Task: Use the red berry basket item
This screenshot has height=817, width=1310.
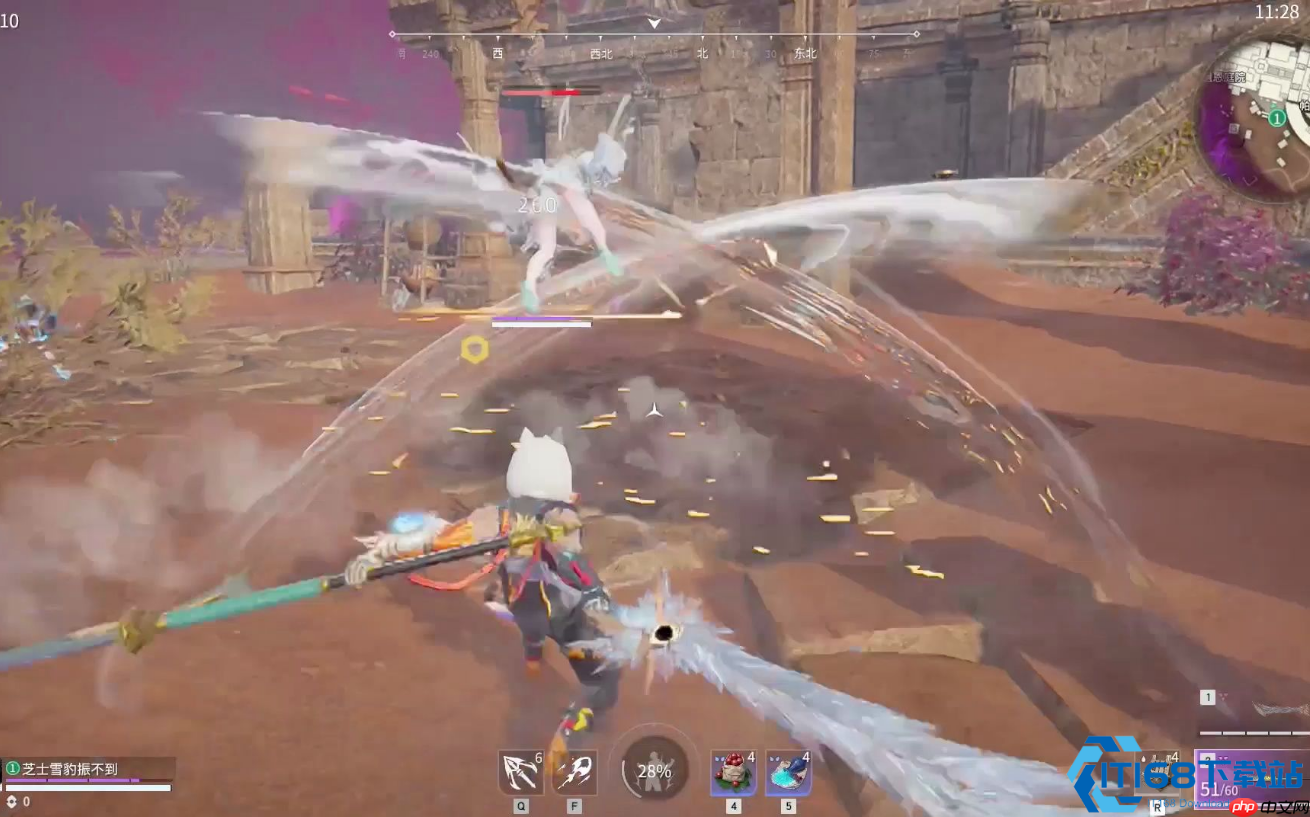Action: click(733, 773)
